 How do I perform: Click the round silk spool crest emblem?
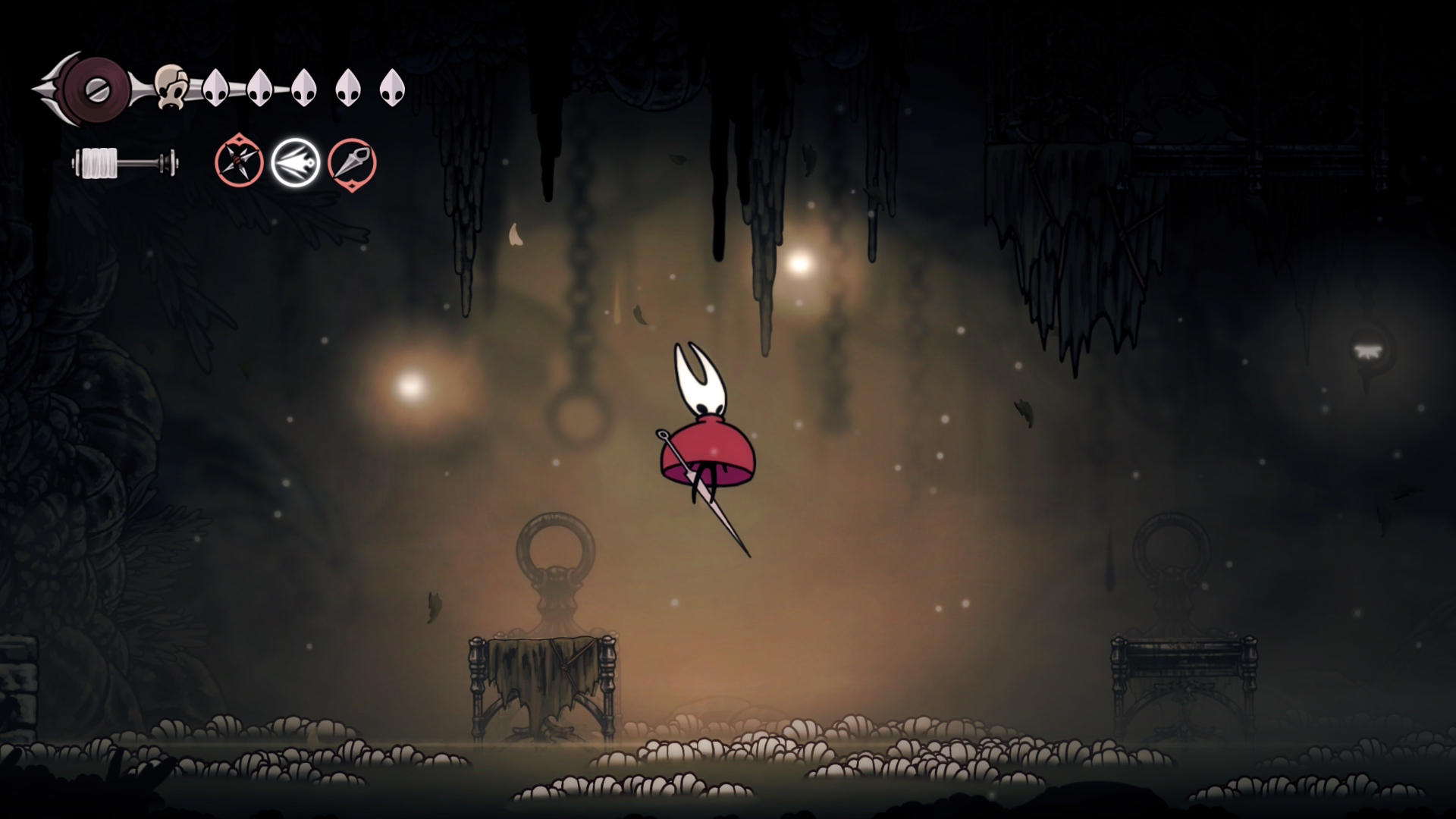click(97, 90)
